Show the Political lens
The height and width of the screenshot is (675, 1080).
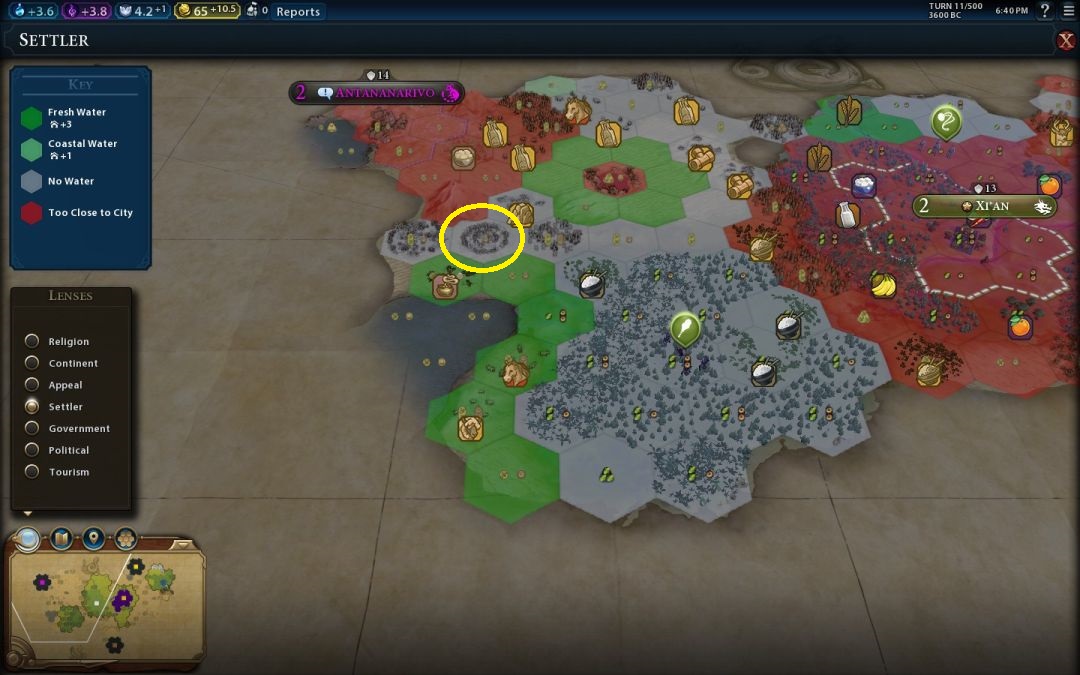click(33, 451)
